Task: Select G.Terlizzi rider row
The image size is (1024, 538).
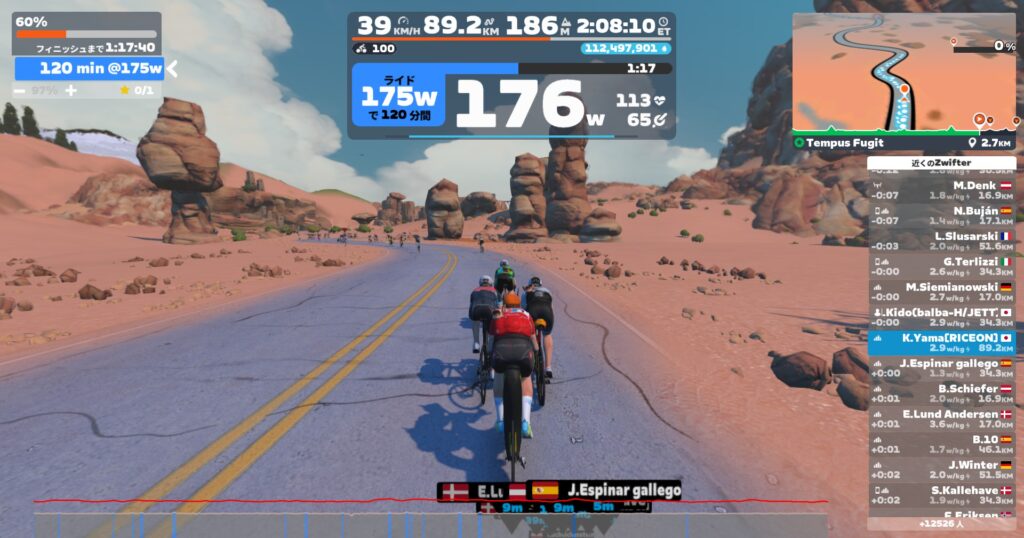Action: 941,267
